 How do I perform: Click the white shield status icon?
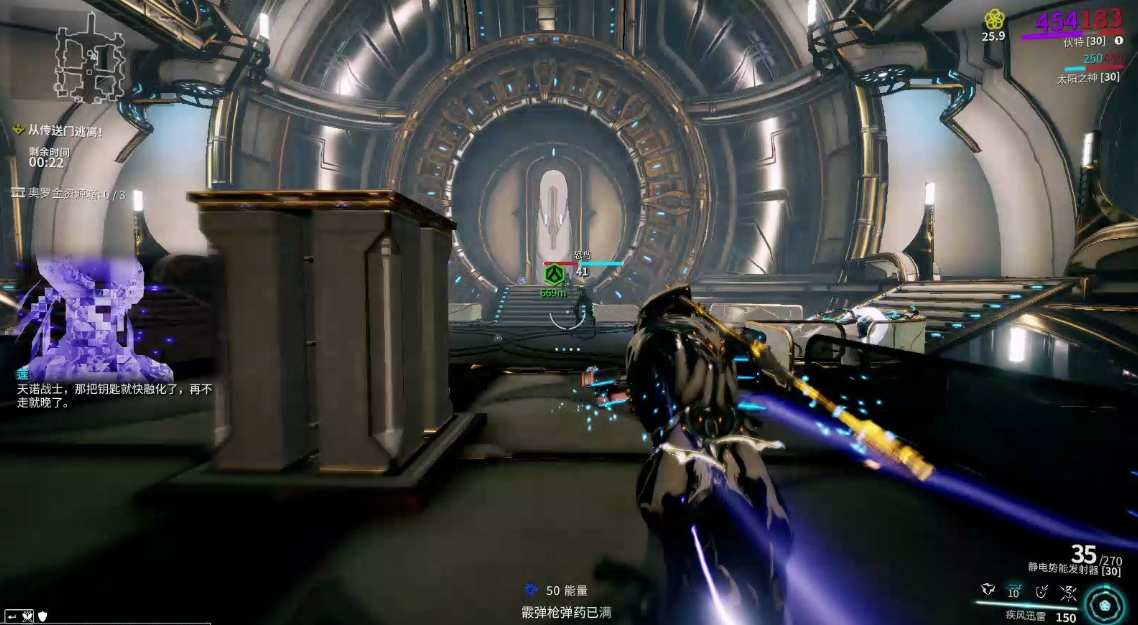coord(42,616)
